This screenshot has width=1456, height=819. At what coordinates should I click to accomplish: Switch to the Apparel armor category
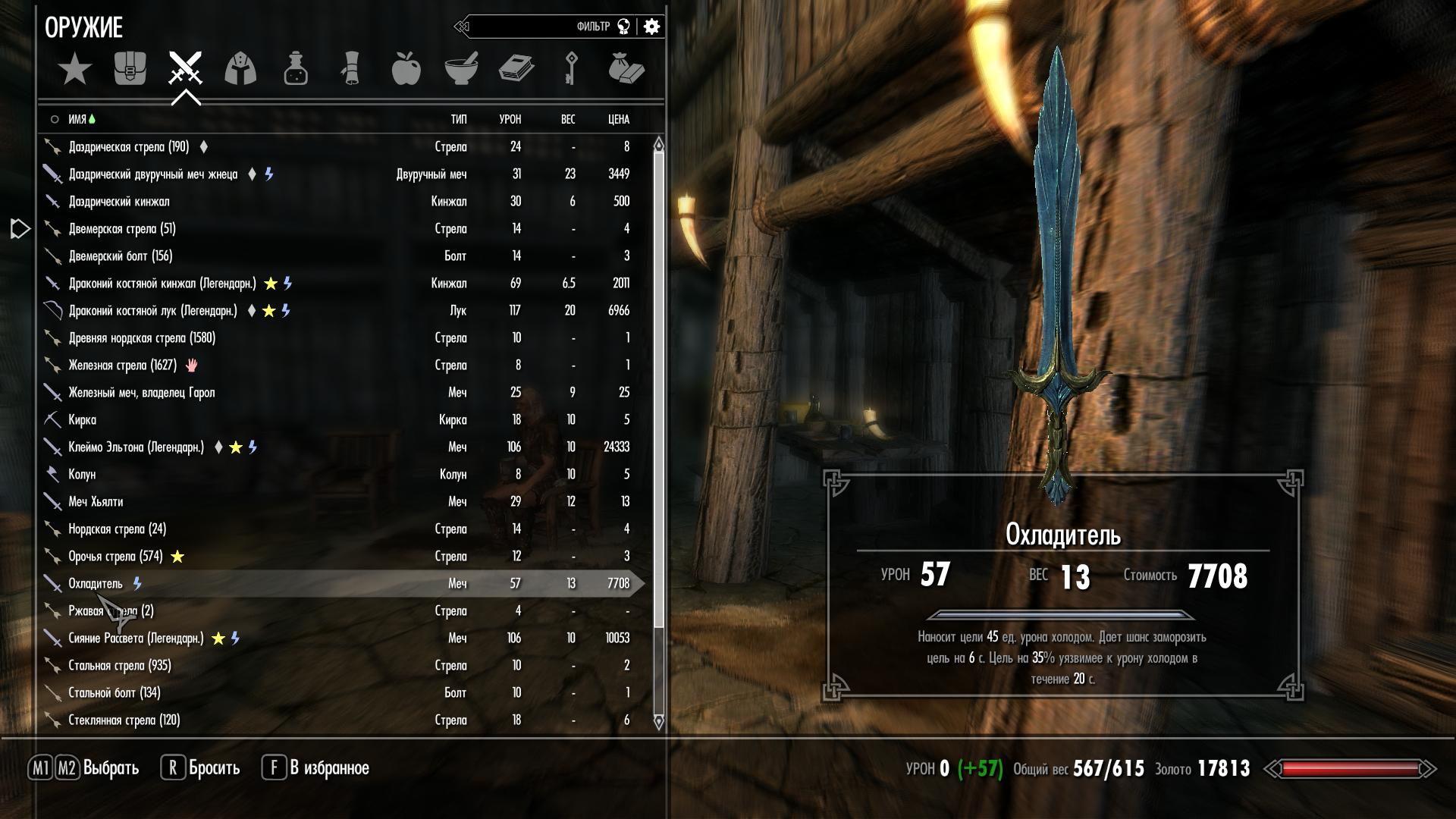[x=240, y=69]
